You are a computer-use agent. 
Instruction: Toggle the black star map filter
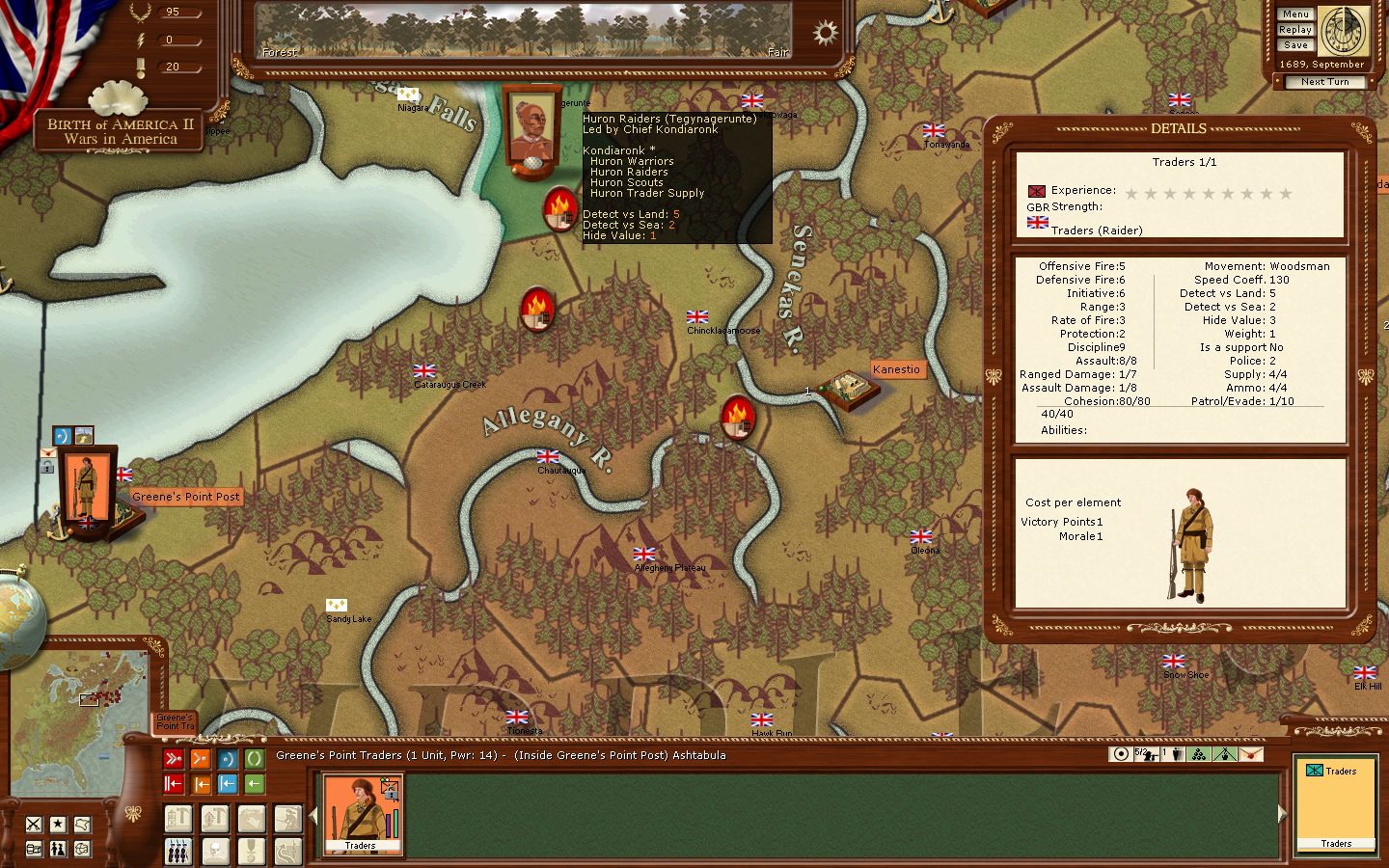click(58, 825)
